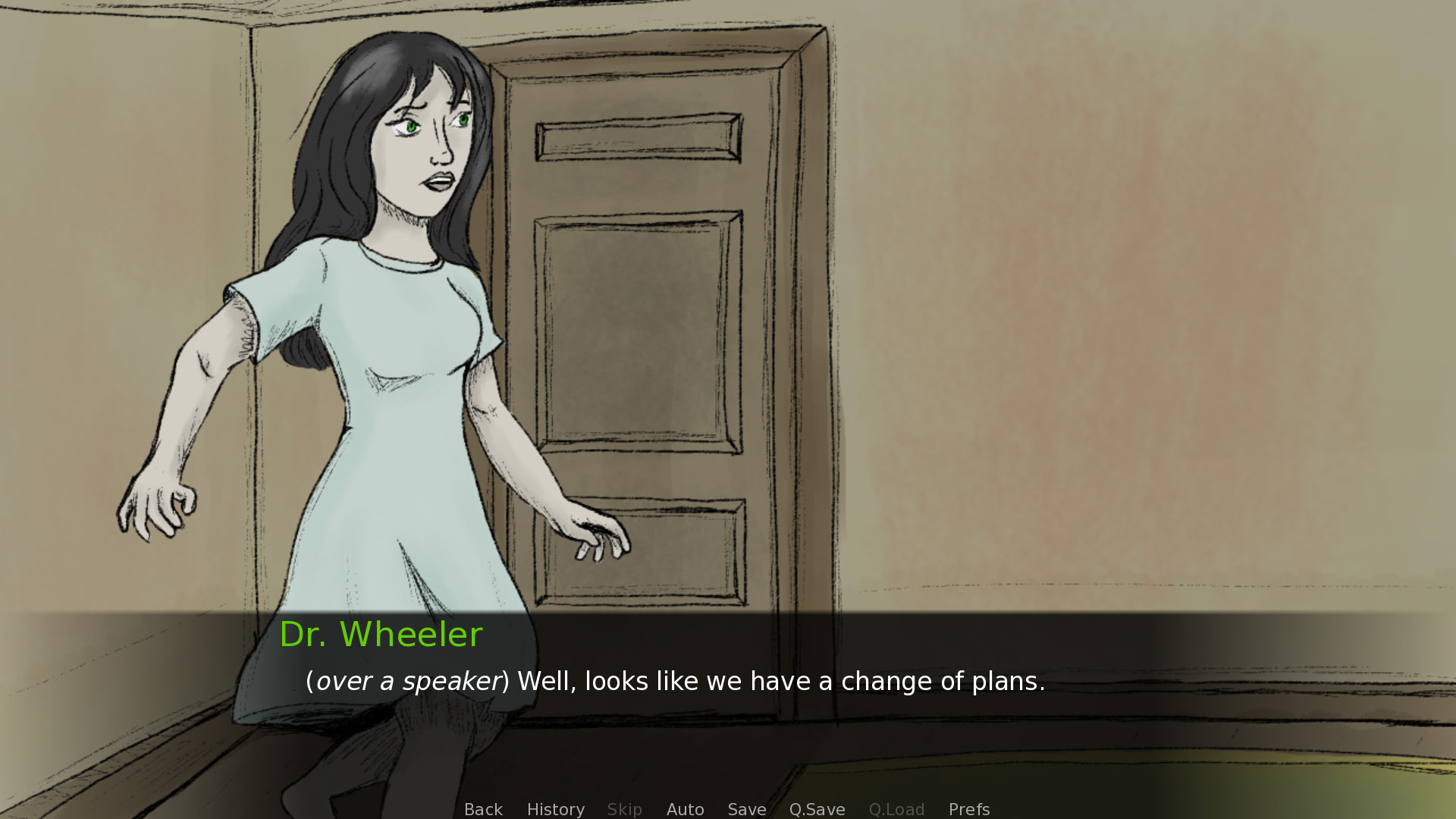Quick save with Q.Save
1456x819 pixels.
(817, 809)
